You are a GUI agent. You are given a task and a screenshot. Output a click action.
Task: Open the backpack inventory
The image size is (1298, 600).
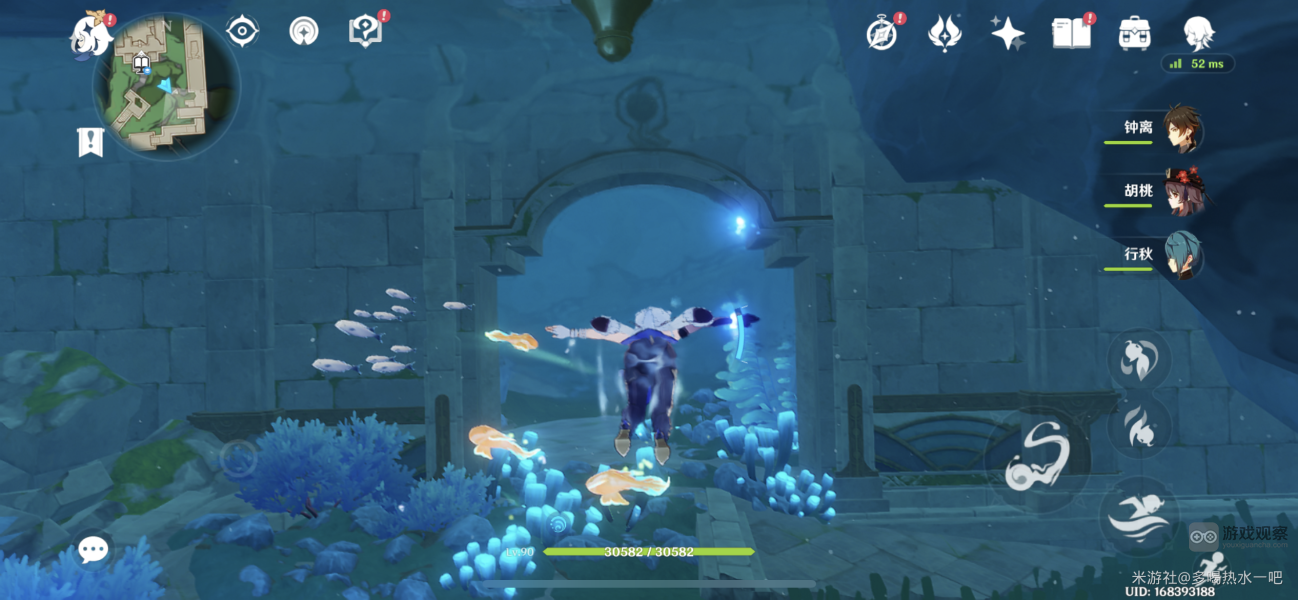coord(1134,34)
